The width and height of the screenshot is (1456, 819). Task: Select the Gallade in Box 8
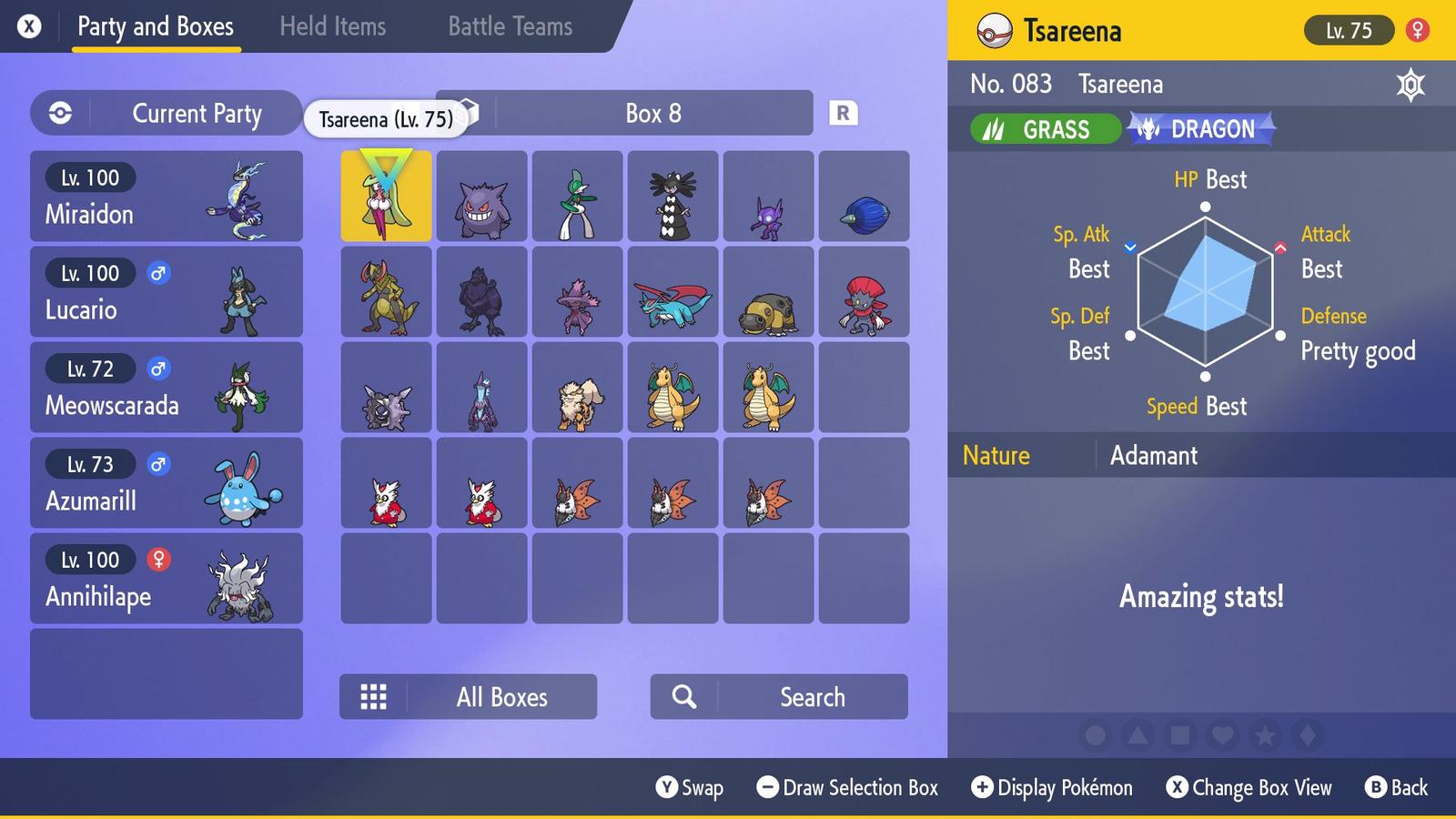(x=577, y=196)
